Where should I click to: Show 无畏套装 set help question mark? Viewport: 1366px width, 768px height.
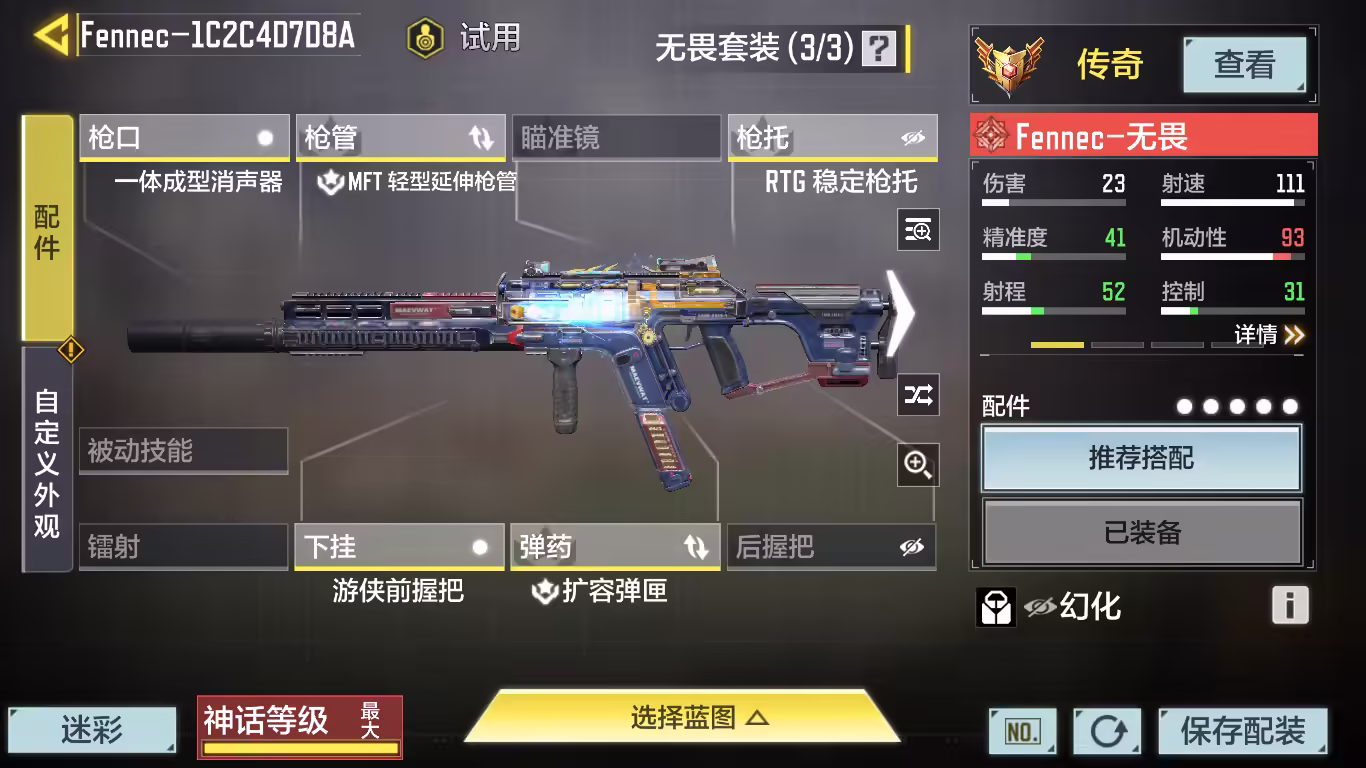point(880,48)
